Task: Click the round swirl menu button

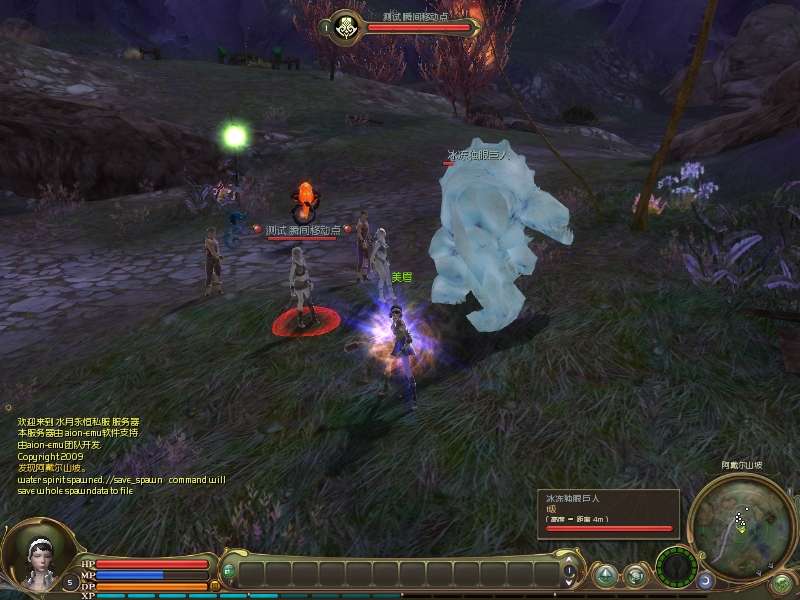Action: point(635,575)
